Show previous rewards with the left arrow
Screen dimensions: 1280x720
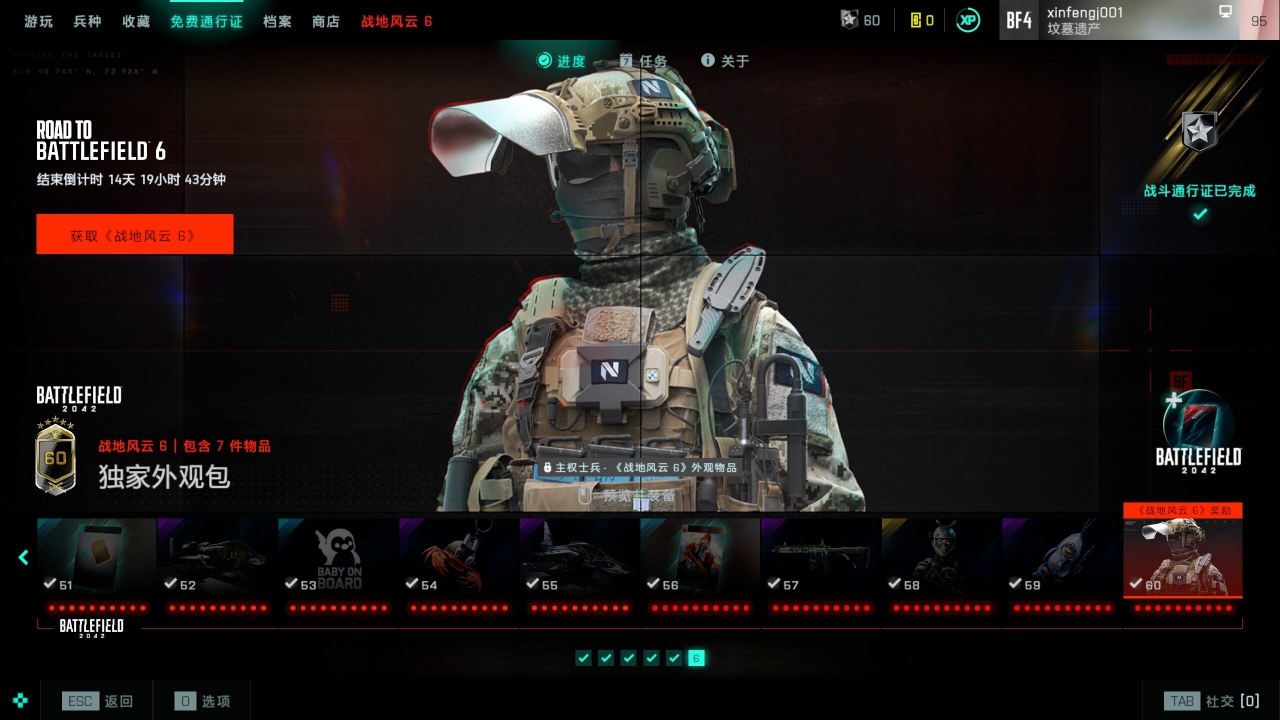24,557
